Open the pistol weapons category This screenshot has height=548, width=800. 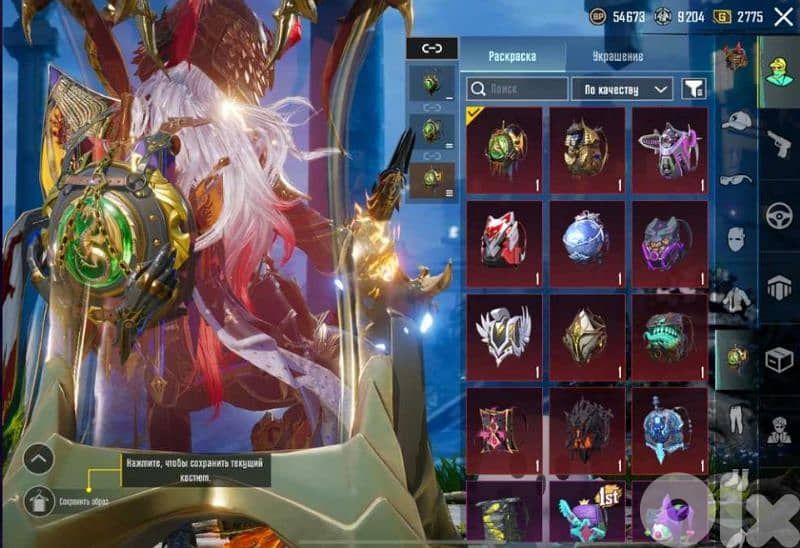[778, 141]
